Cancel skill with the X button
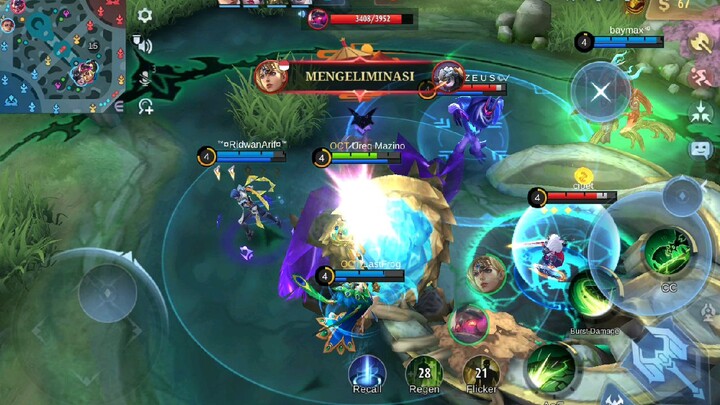Screen dimensions: 720x405 (600, 92)
